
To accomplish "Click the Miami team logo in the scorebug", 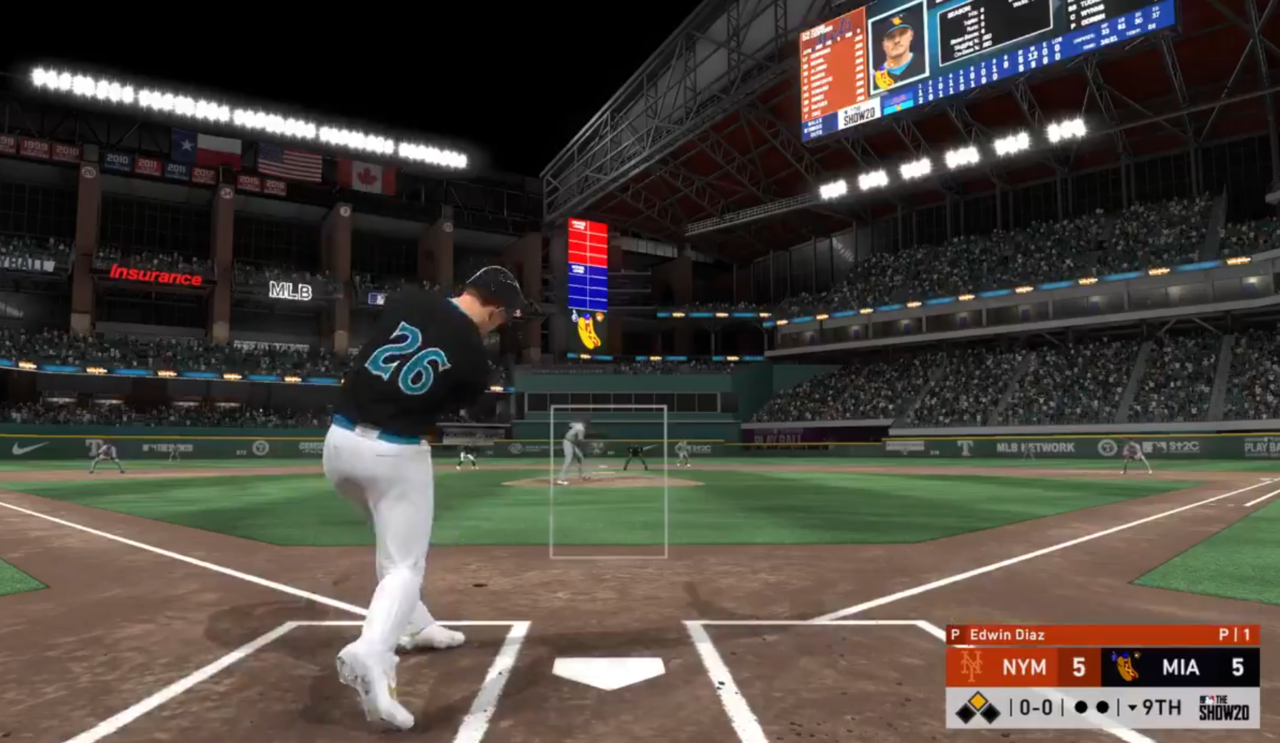I will coord(1126,667).
